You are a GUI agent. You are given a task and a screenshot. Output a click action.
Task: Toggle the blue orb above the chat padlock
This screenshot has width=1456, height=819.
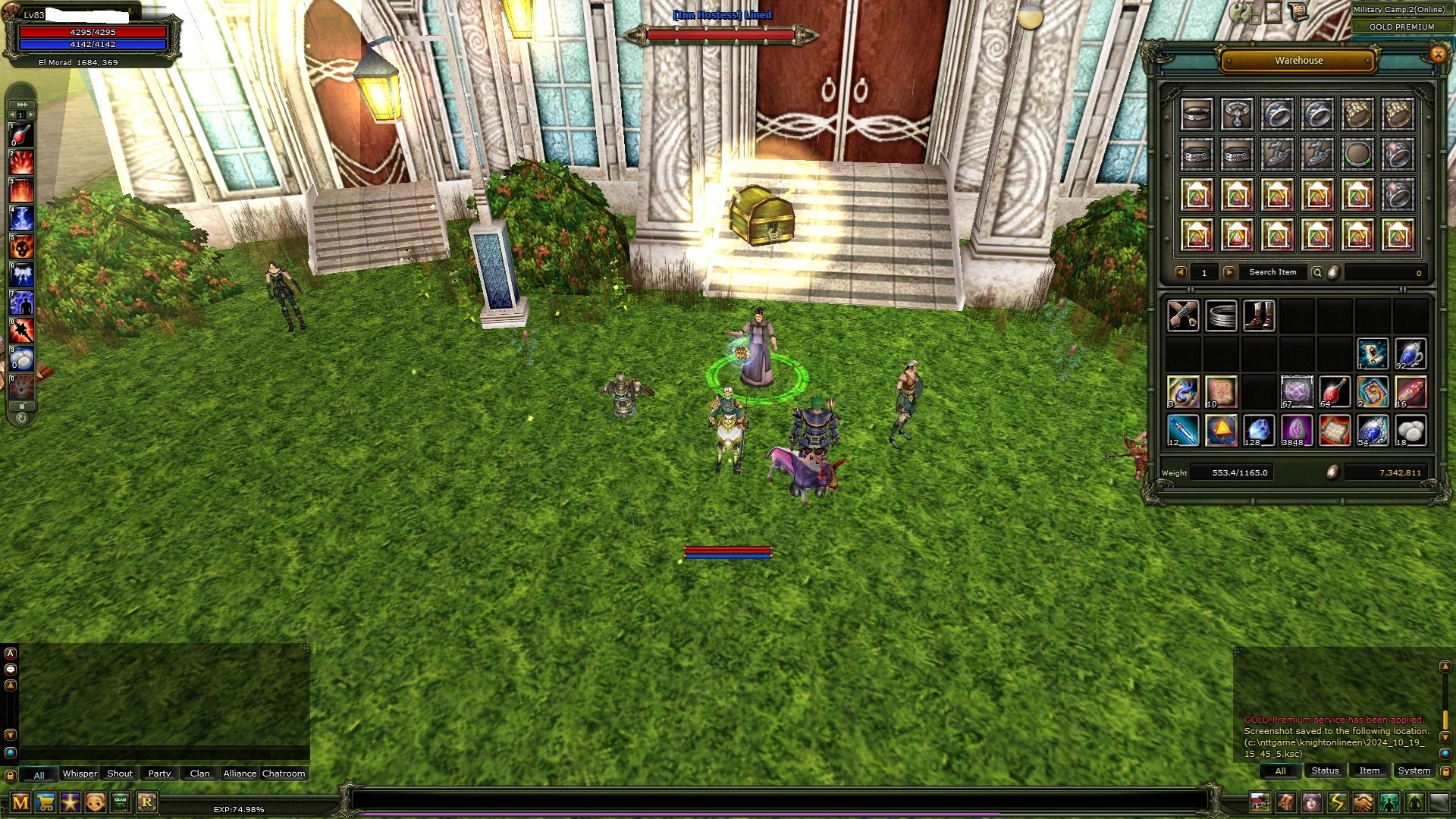click(10, 752)
